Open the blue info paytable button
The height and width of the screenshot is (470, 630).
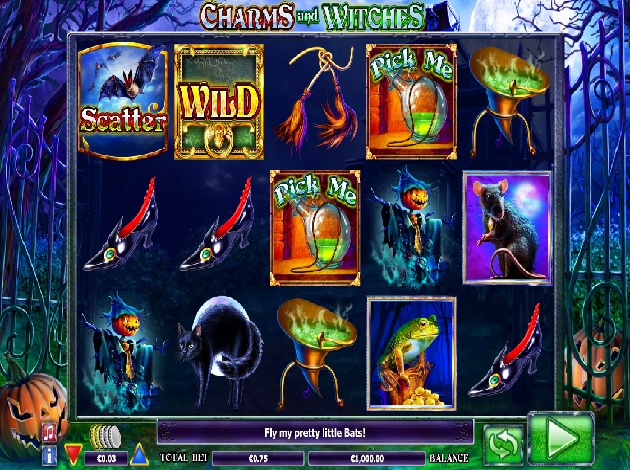49,455
